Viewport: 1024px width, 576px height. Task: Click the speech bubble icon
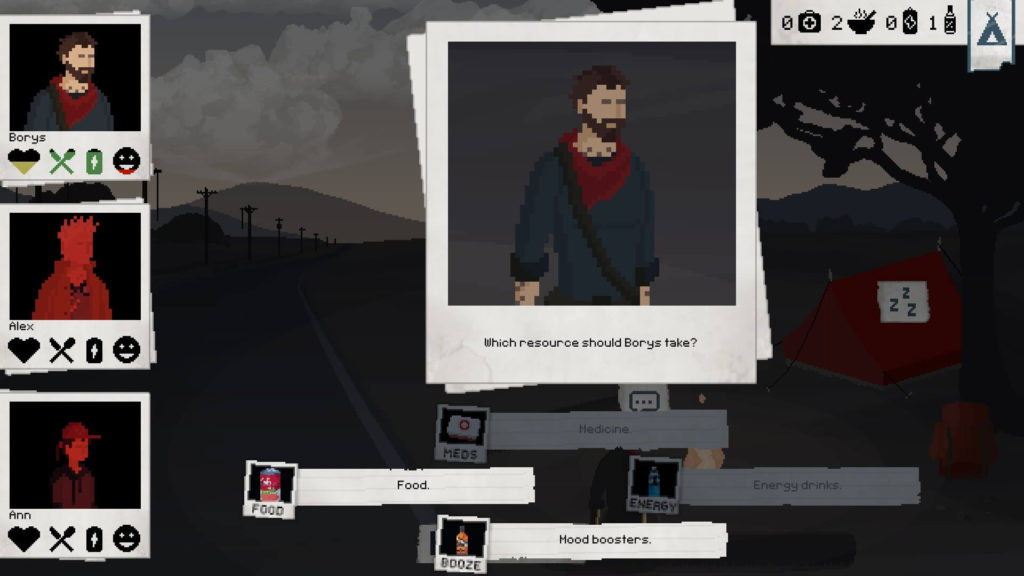pyautogui.click(x=645, y=401)
